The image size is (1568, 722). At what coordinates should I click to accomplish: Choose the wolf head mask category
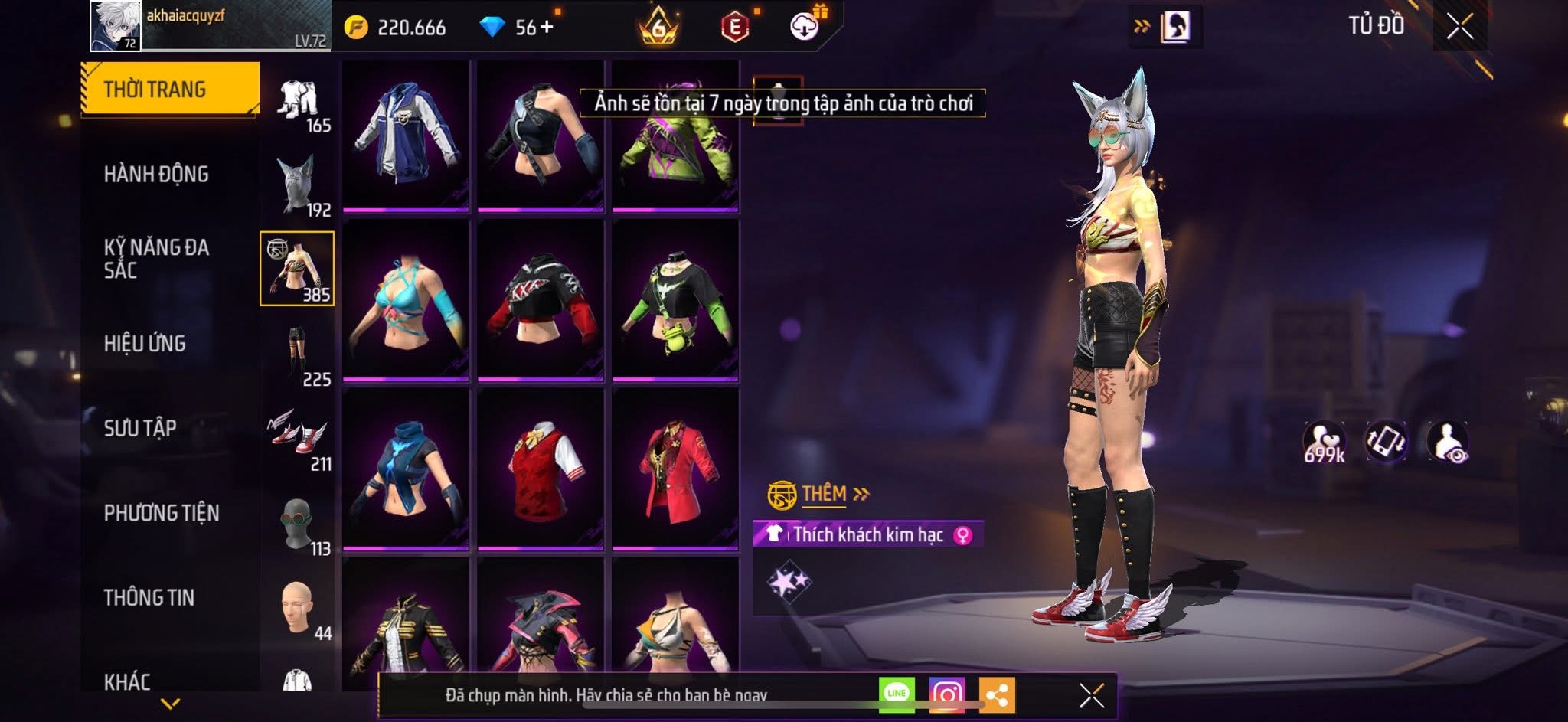(298, 185)
